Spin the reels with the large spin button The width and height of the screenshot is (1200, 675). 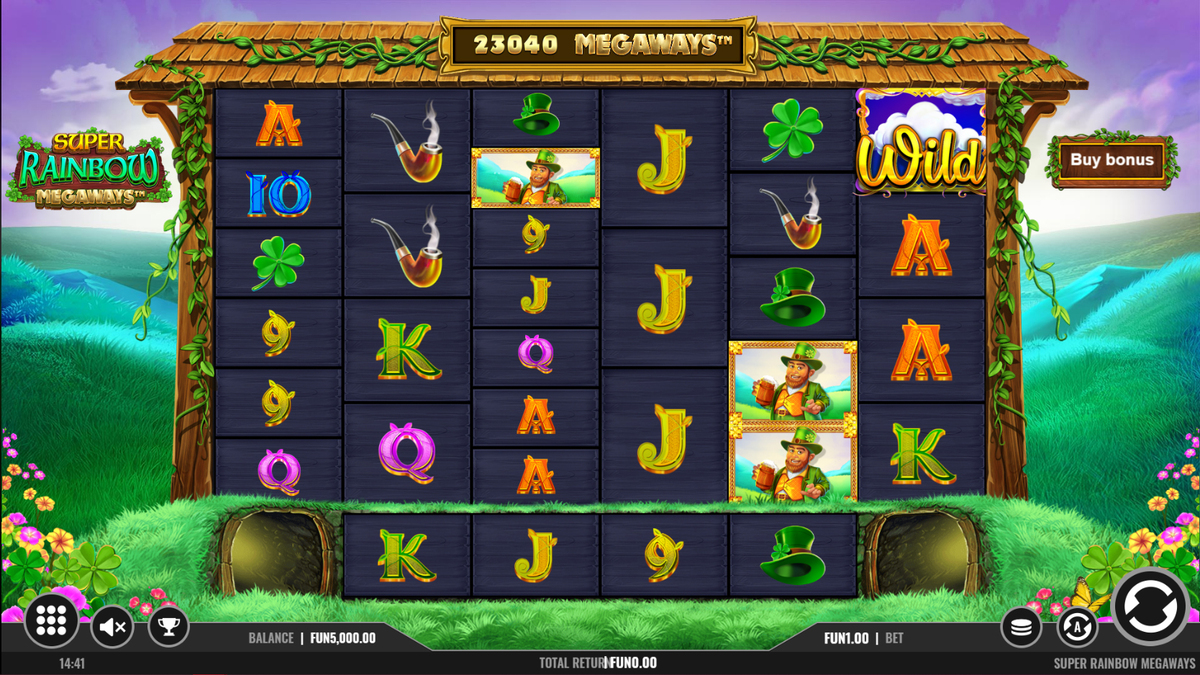pyautogui.click(x=1150, y=607)
